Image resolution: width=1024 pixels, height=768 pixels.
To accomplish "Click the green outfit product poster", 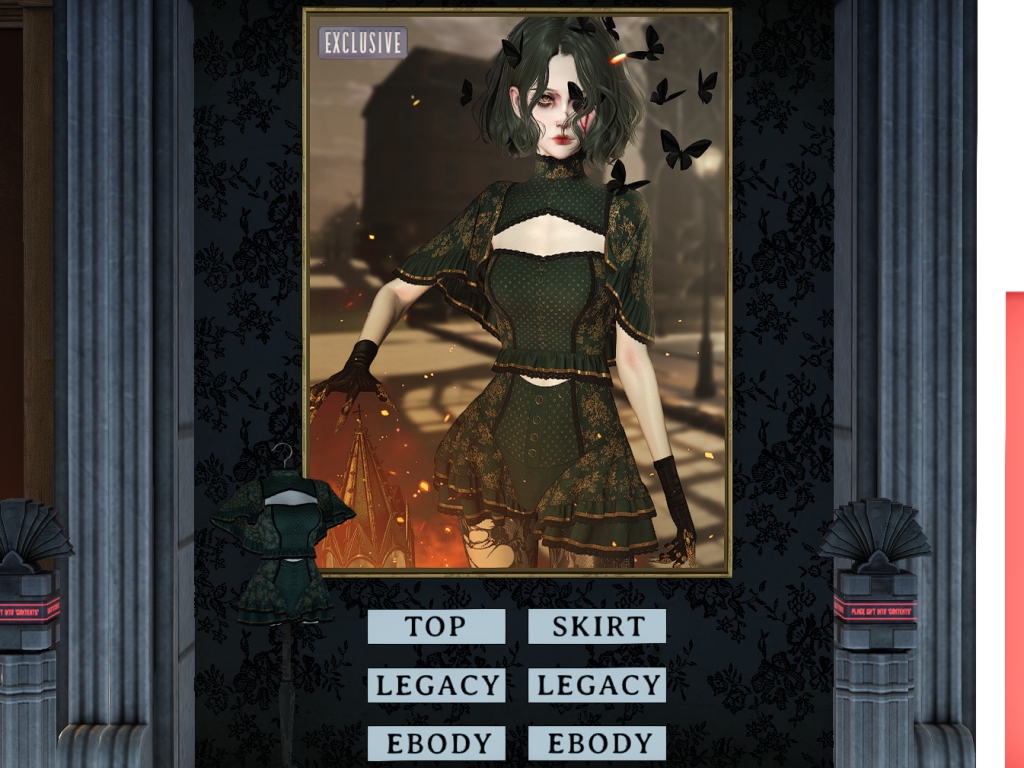I will click(x=517, y=292).
